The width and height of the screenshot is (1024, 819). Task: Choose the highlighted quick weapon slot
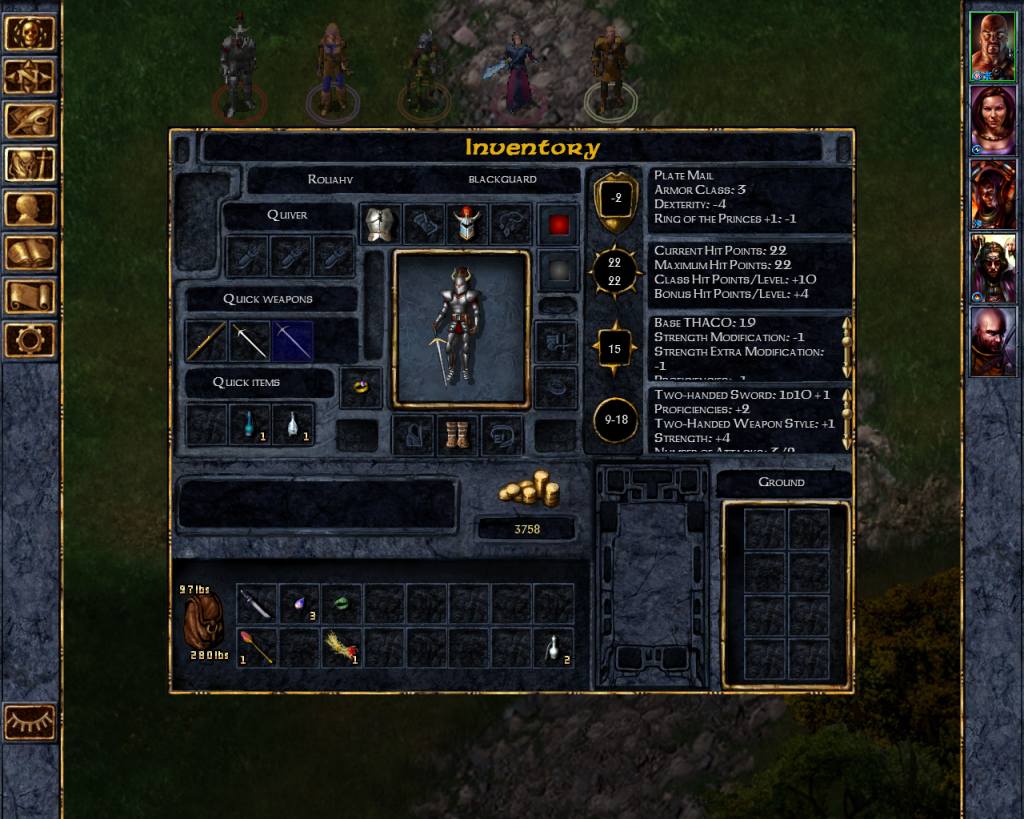click(292, 341)
